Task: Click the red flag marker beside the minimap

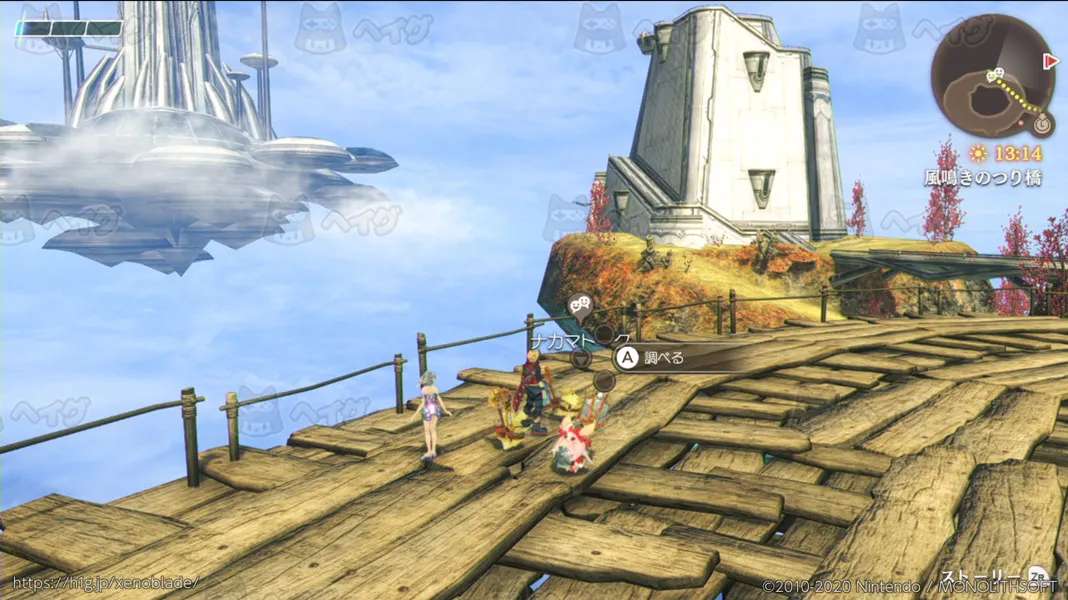Action: pyautogui.click(x=1050, y=61)
